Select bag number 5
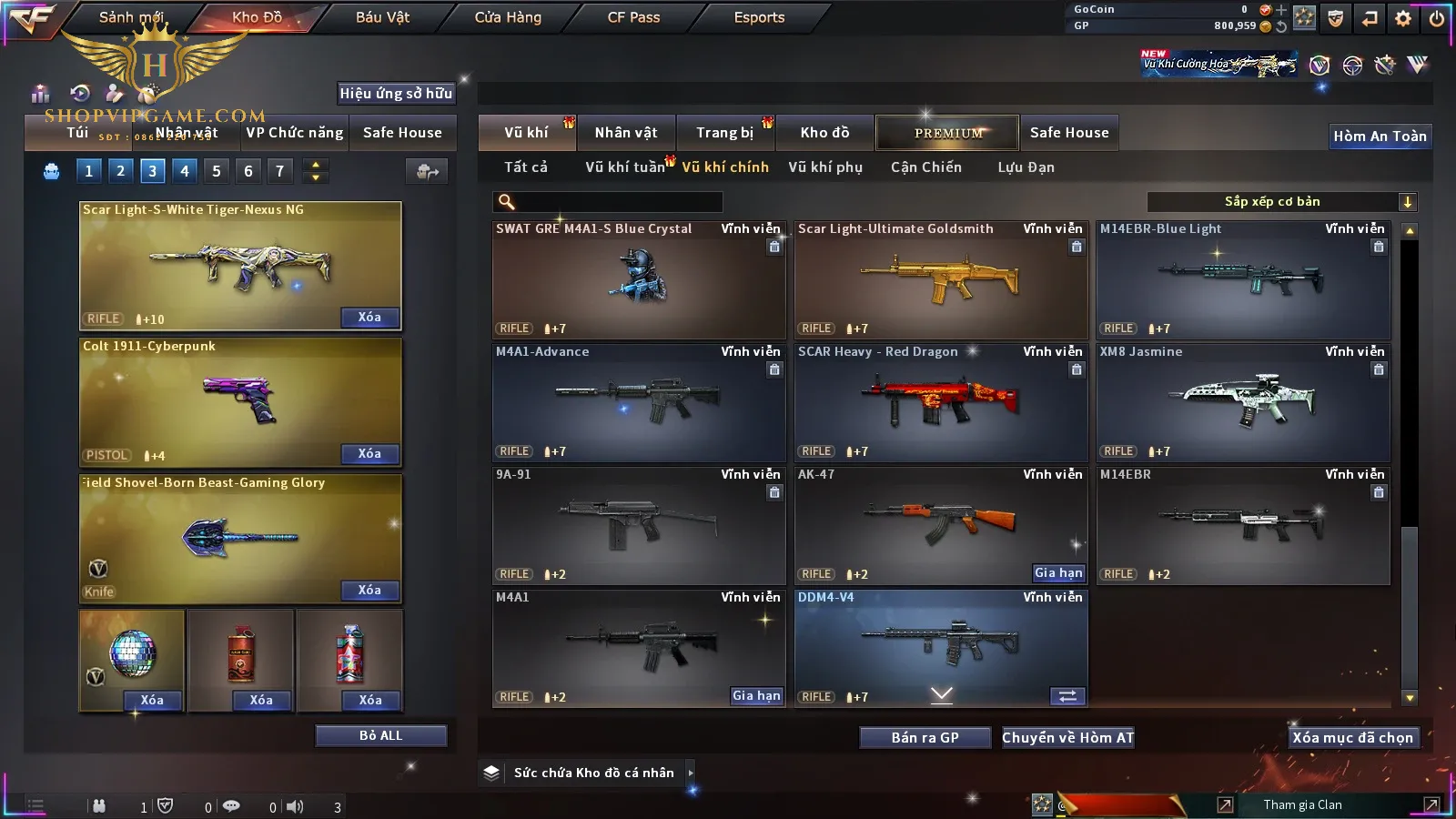 click(217, 170)
